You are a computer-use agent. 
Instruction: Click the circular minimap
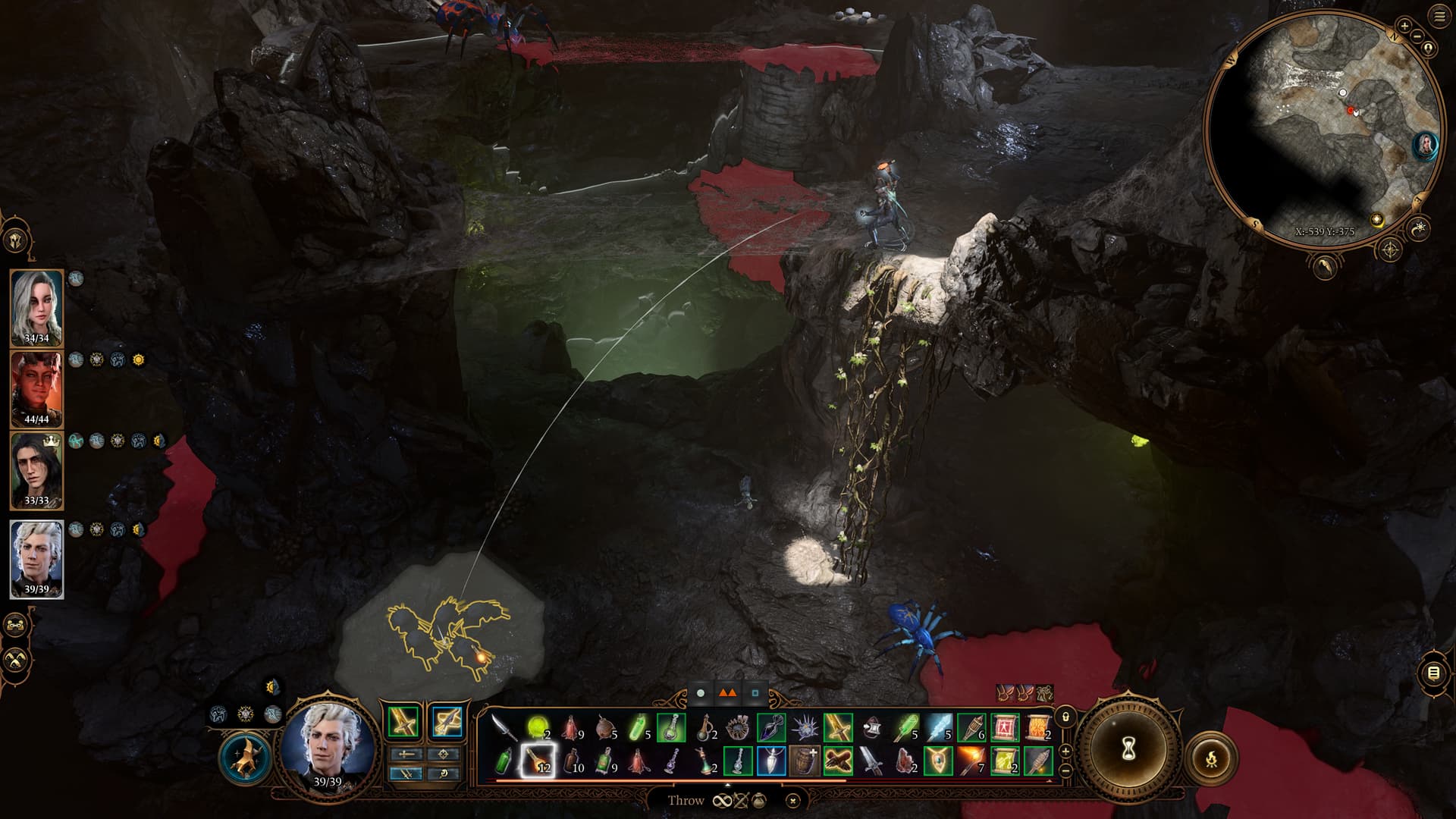1323,129
